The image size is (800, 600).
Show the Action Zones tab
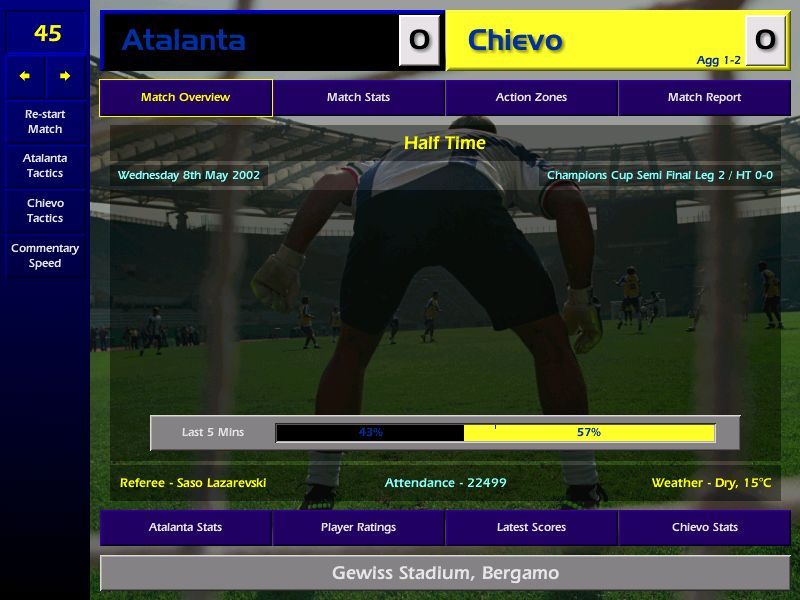point(531,98)
